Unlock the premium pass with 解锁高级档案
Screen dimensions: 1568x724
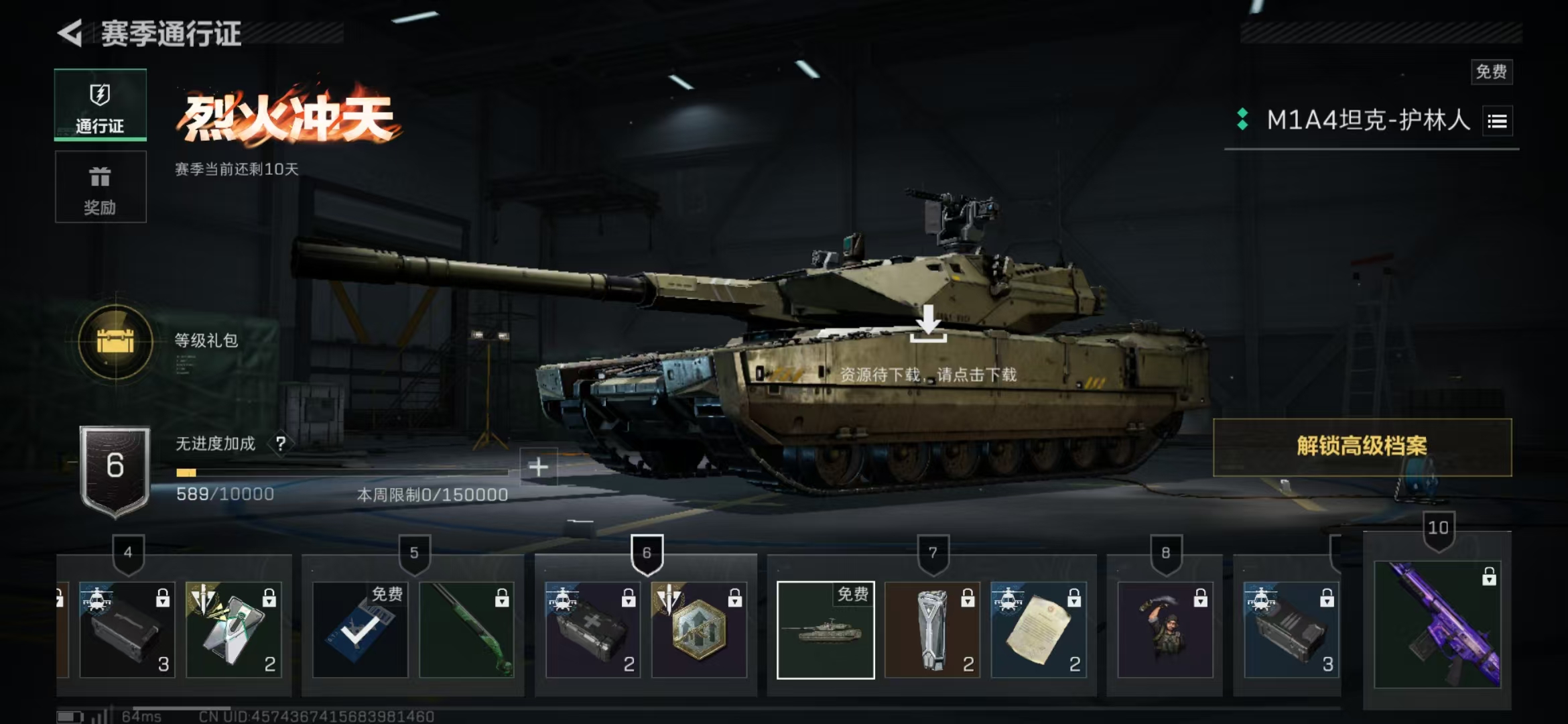point(1362,446)
